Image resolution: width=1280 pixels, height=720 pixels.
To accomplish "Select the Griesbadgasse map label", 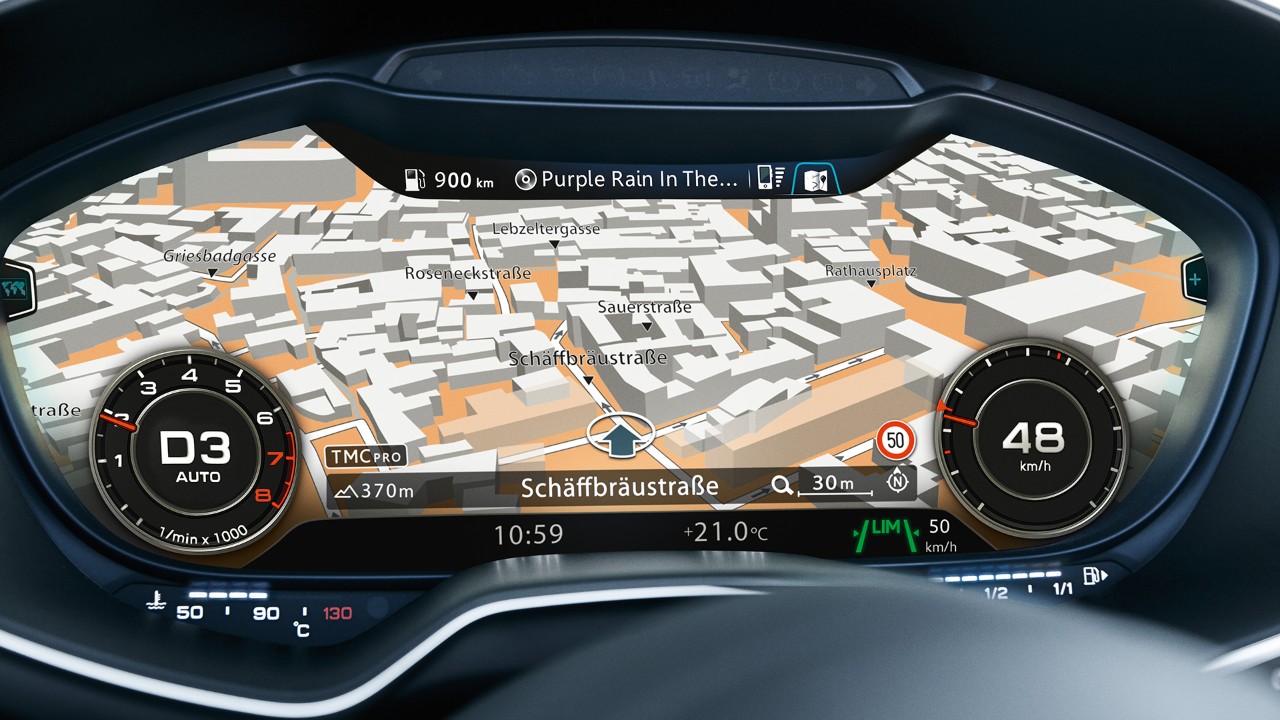I will click(219, 256).
